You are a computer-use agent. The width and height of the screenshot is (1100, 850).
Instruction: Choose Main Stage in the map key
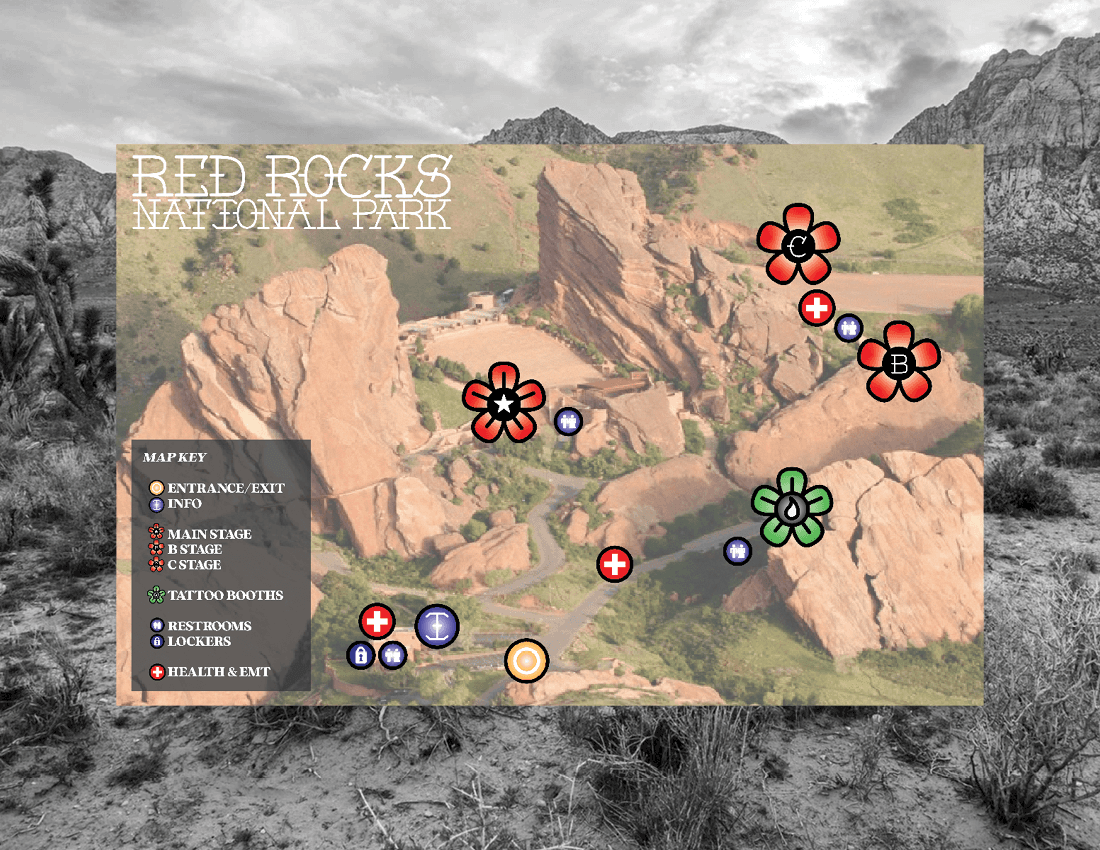[209, 534]
